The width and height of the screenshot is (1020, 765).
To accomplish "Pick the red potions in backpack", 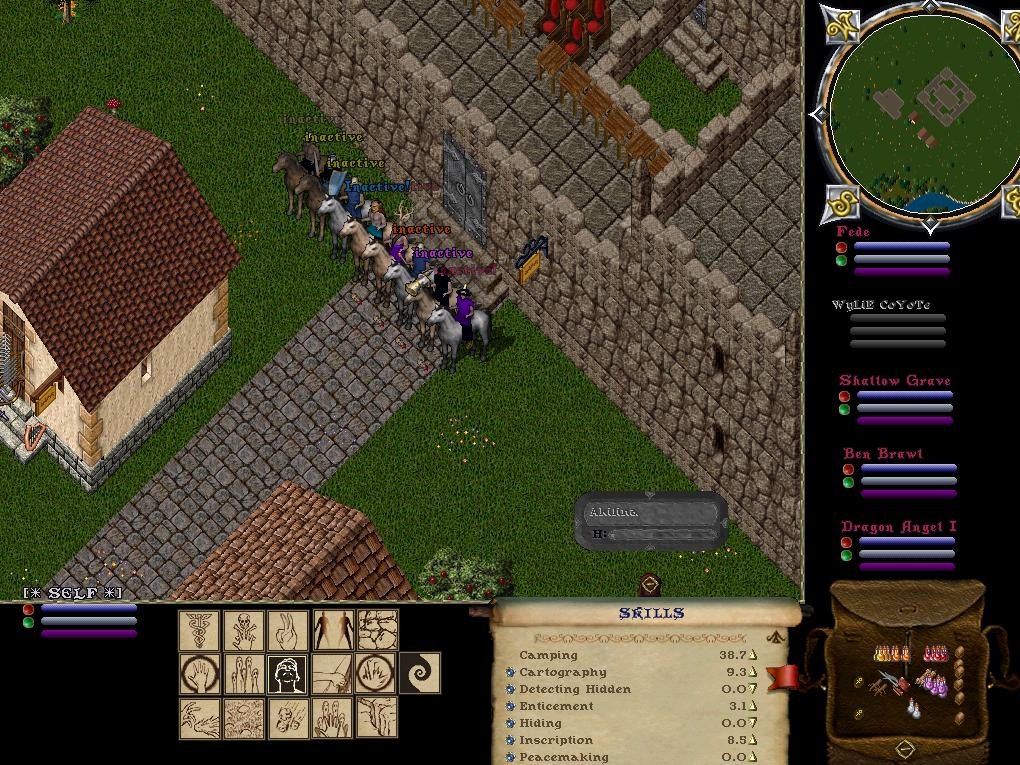I will [x=935, y=654].
